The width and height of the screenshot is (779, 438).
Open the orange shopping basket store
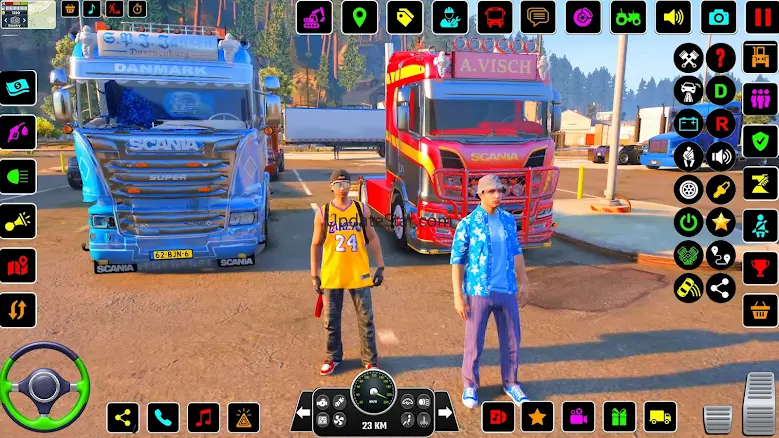point(760,310)
